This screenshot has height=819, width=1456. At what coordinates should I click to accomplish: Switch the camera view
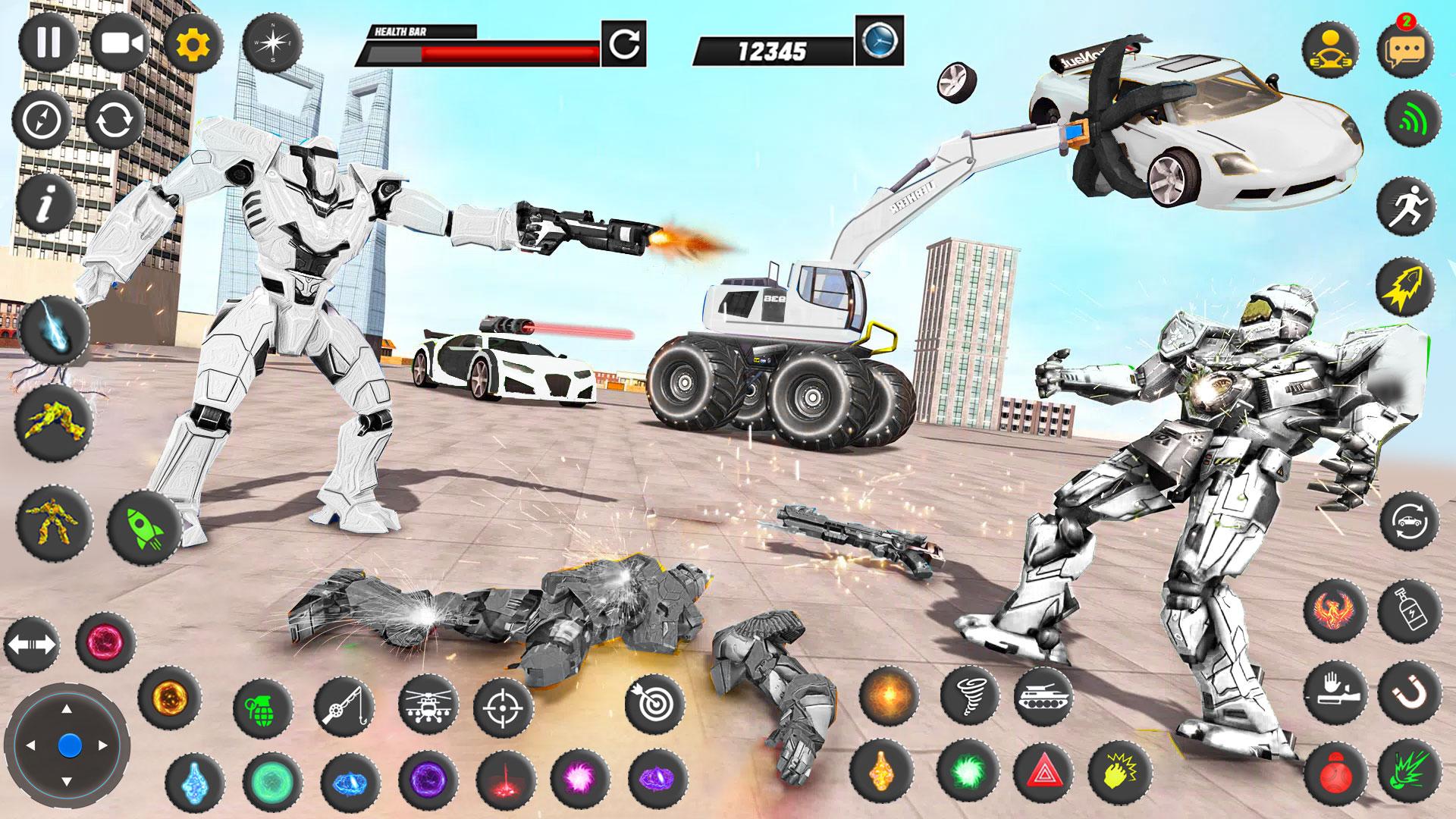121,42
